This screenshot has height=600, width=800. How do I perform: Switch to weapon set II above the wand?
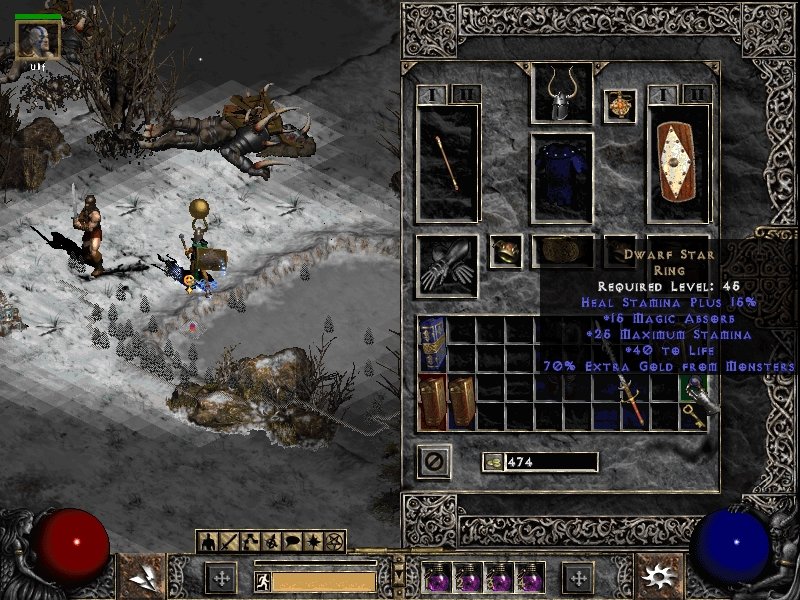464,94
